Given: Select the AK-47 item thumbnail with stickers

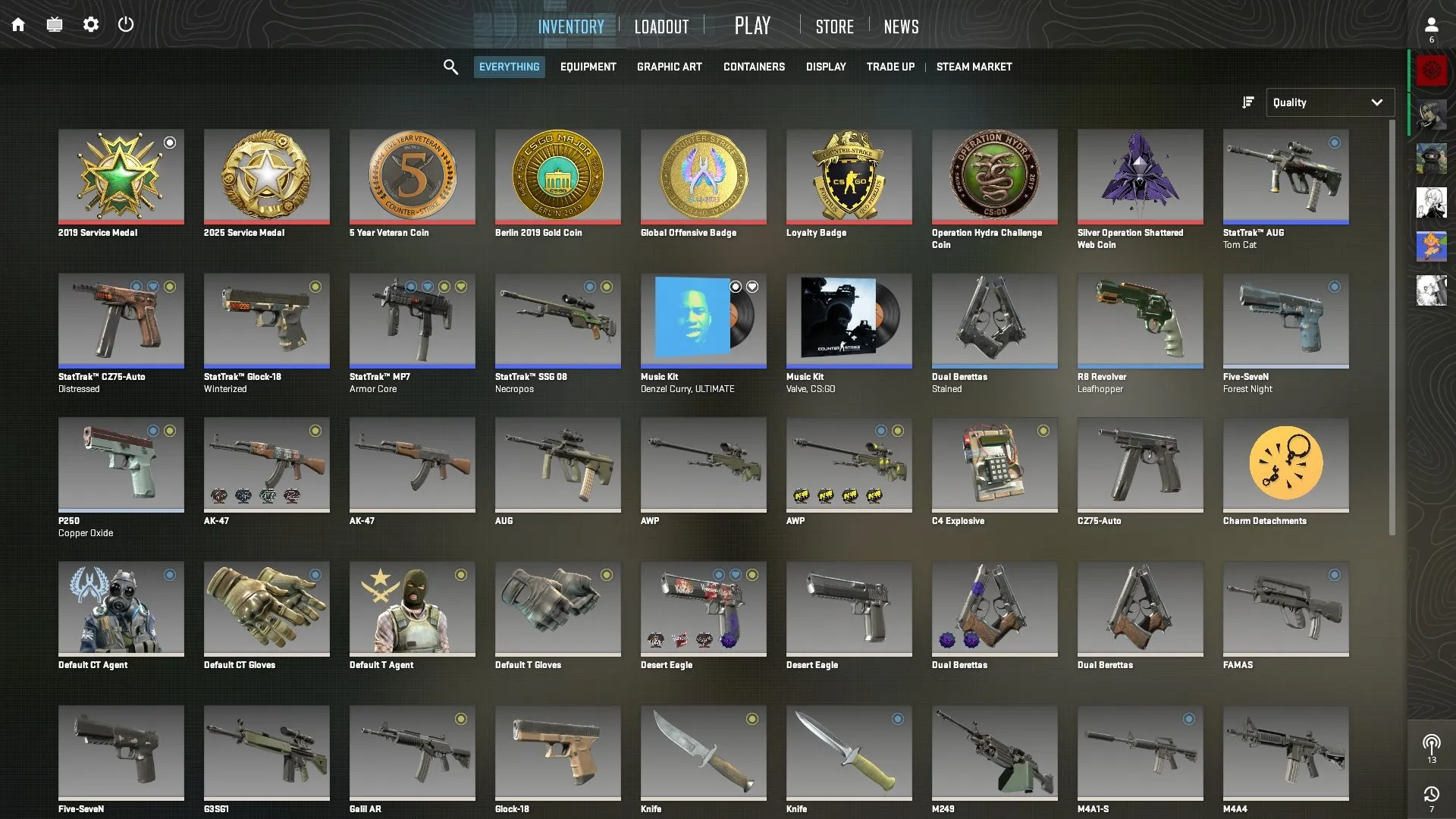Looking at the screenshot, I should [267, 465].
